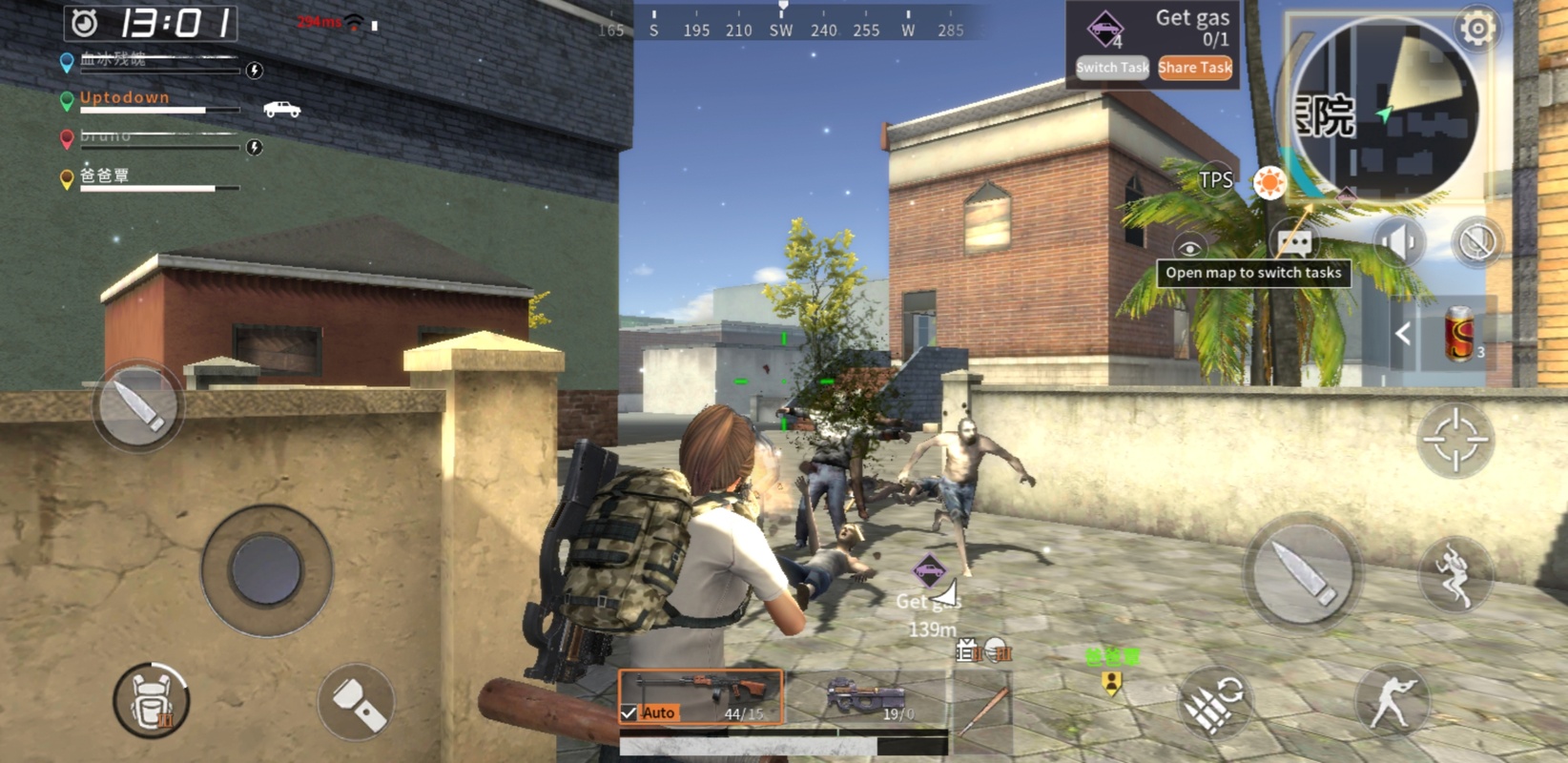The image size is (1568, 763).
Task: Tap the Switch Task button
Action: point(1111,68)
